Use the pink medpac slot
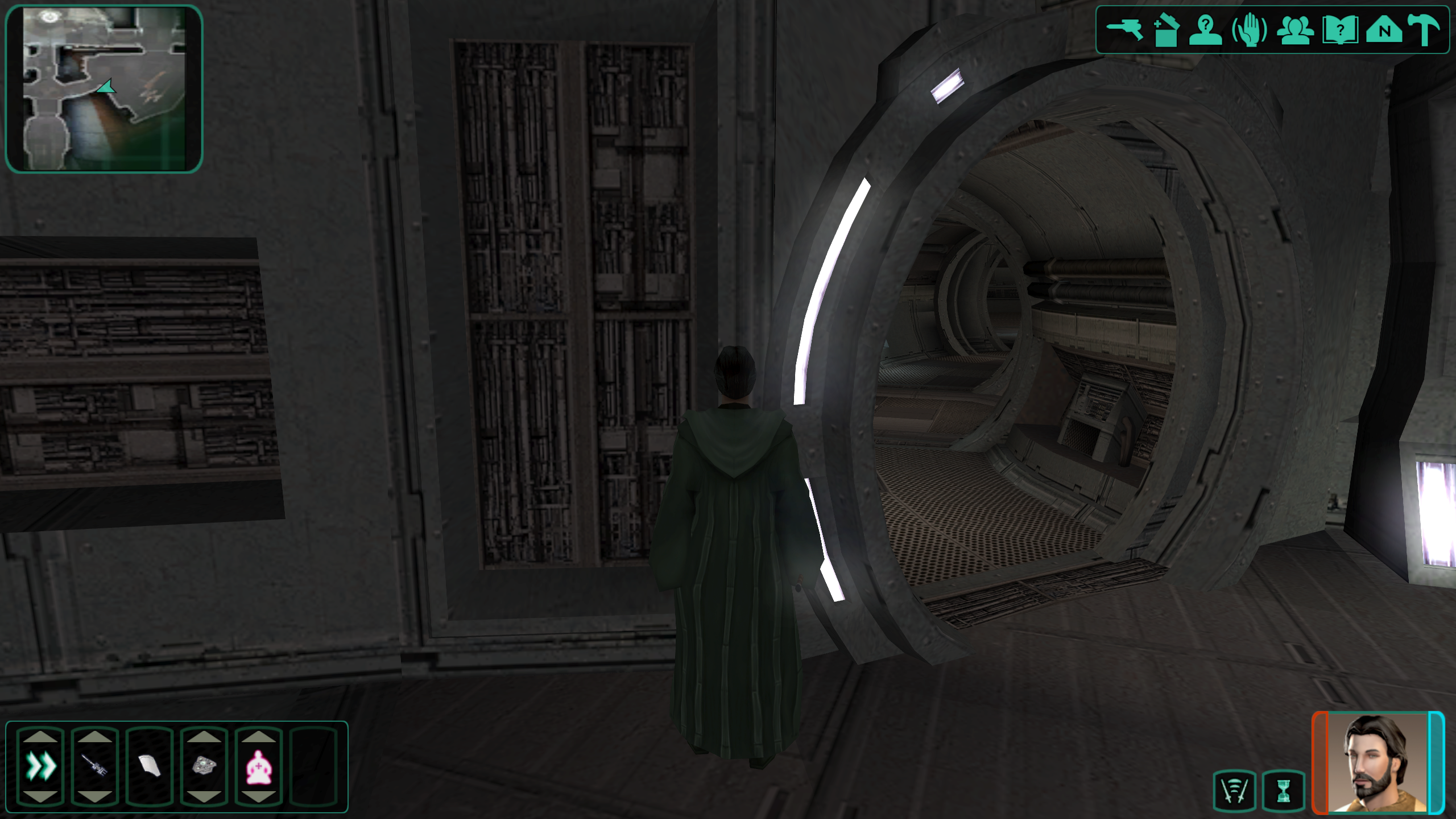This screenshot has width=1456, height=819. (x=259, y=766)
